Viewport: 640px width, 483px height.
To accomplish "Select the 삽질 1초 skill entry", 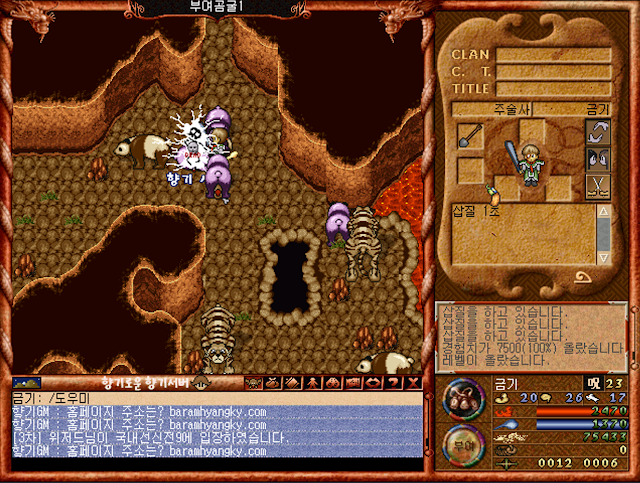I will click(478, 210).
